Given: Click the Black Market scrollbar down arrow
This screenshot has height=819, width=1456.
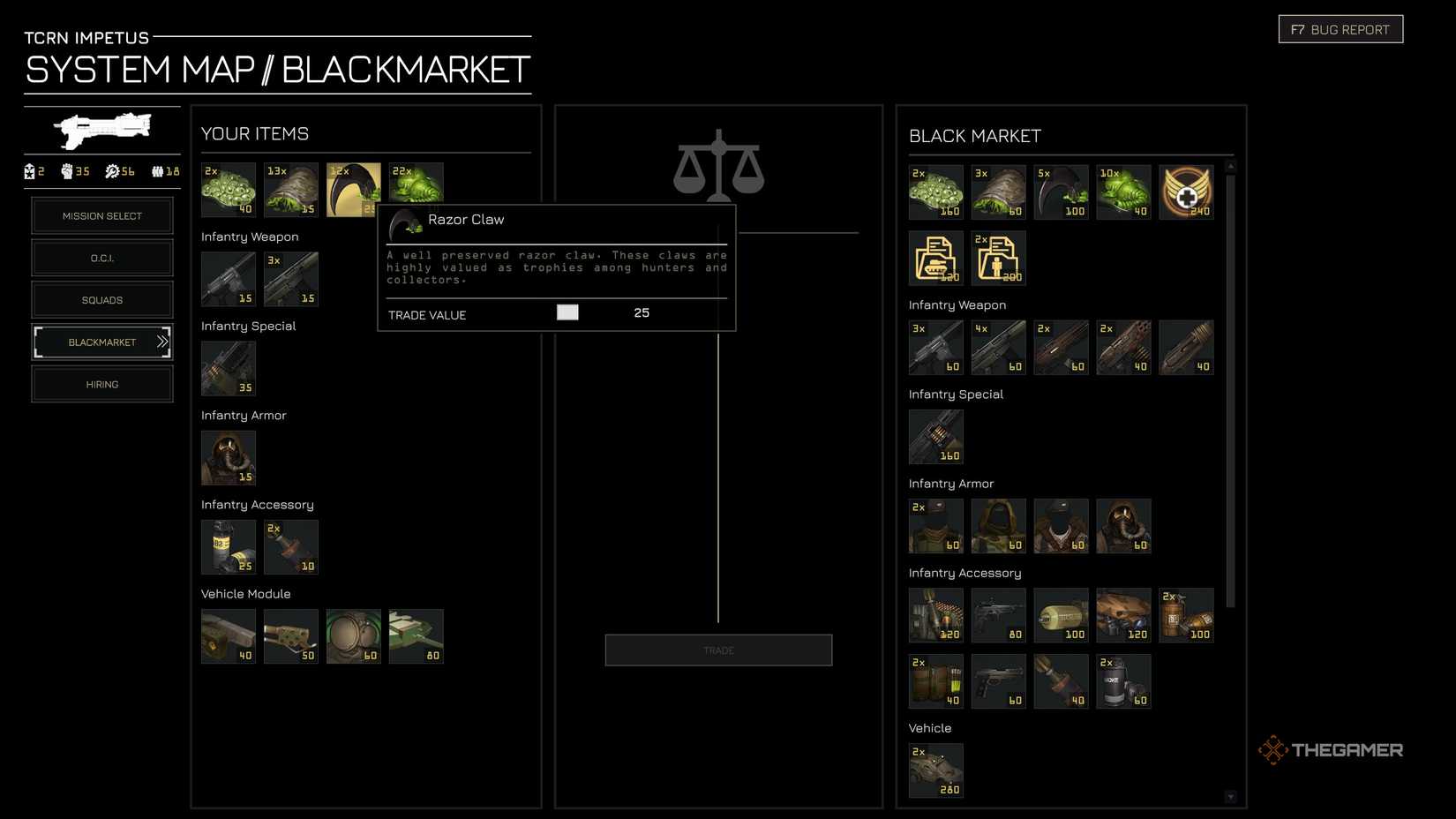Looking at the screenshot, I should coord(1230,795).
